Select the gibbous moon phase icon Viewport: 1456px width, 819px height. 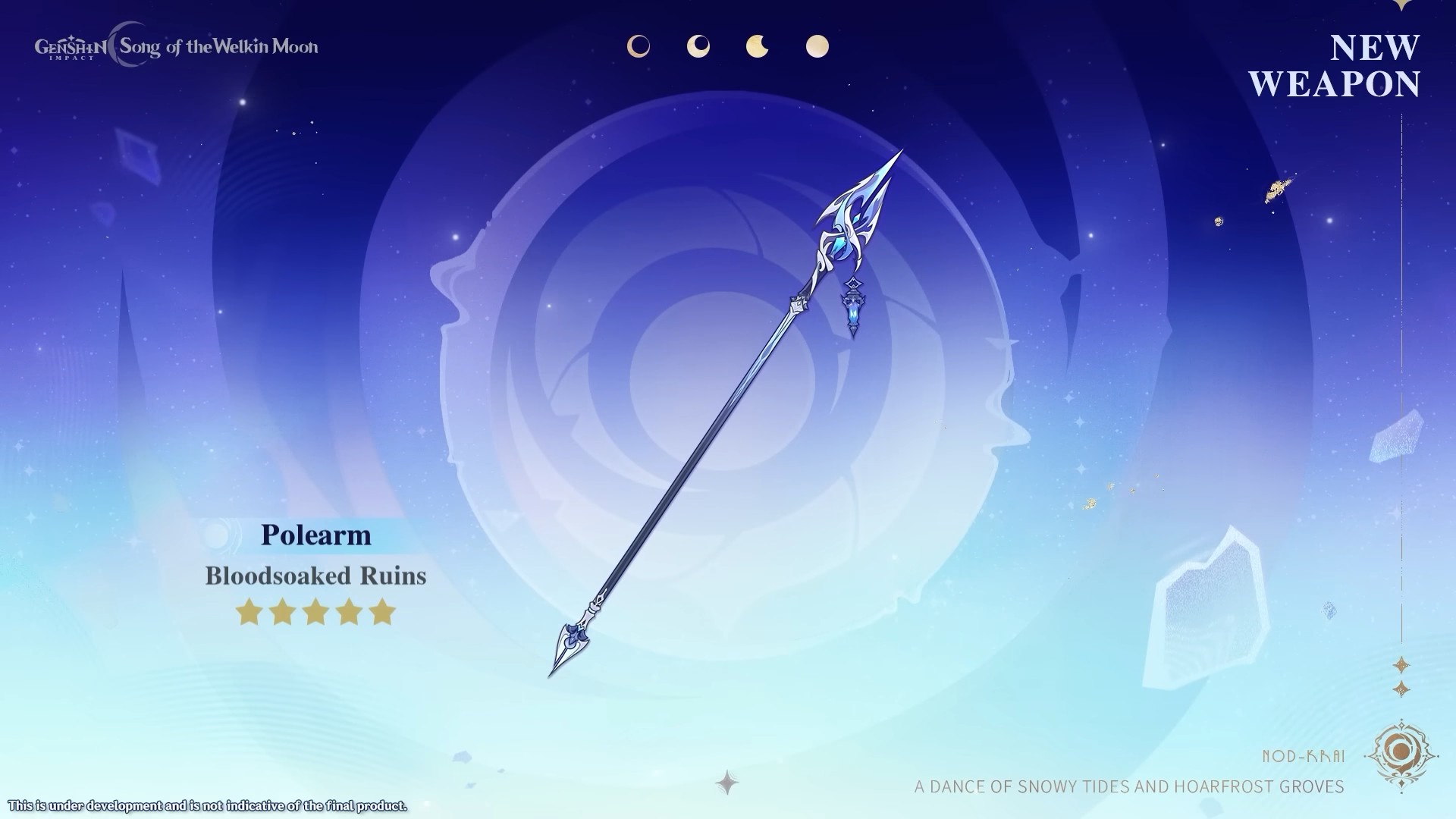[x=757, y=47]
